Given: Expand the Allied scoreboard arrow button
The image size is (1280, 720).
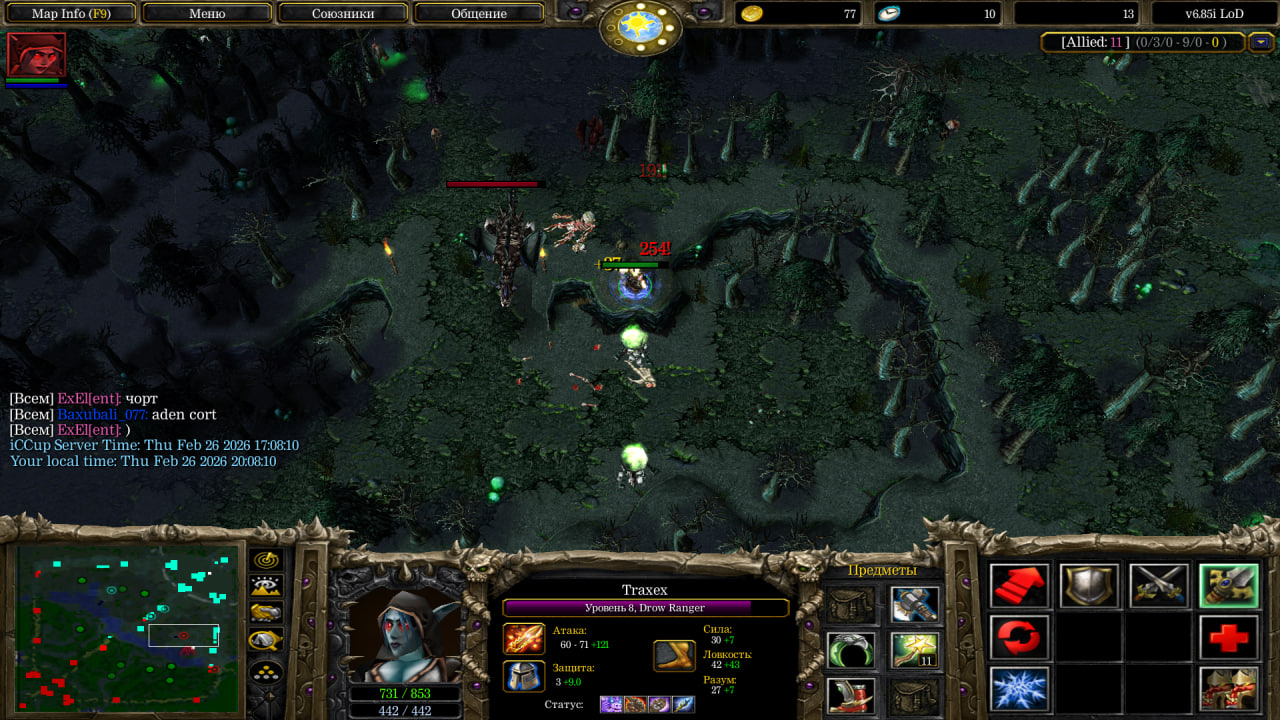Looking at the screenshot, I should click(x=1260, y=42).
